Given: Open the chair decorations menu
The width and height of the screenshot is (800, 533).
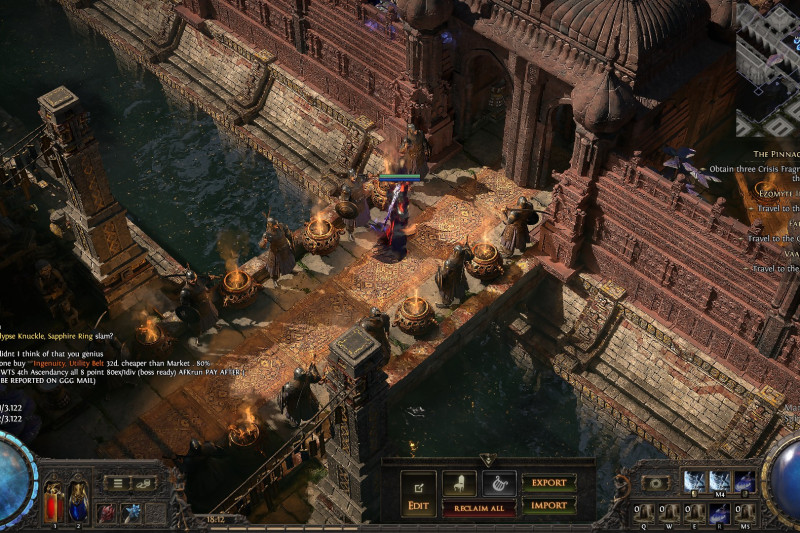Looking at the screenshot, I should (x=459, y=485).
